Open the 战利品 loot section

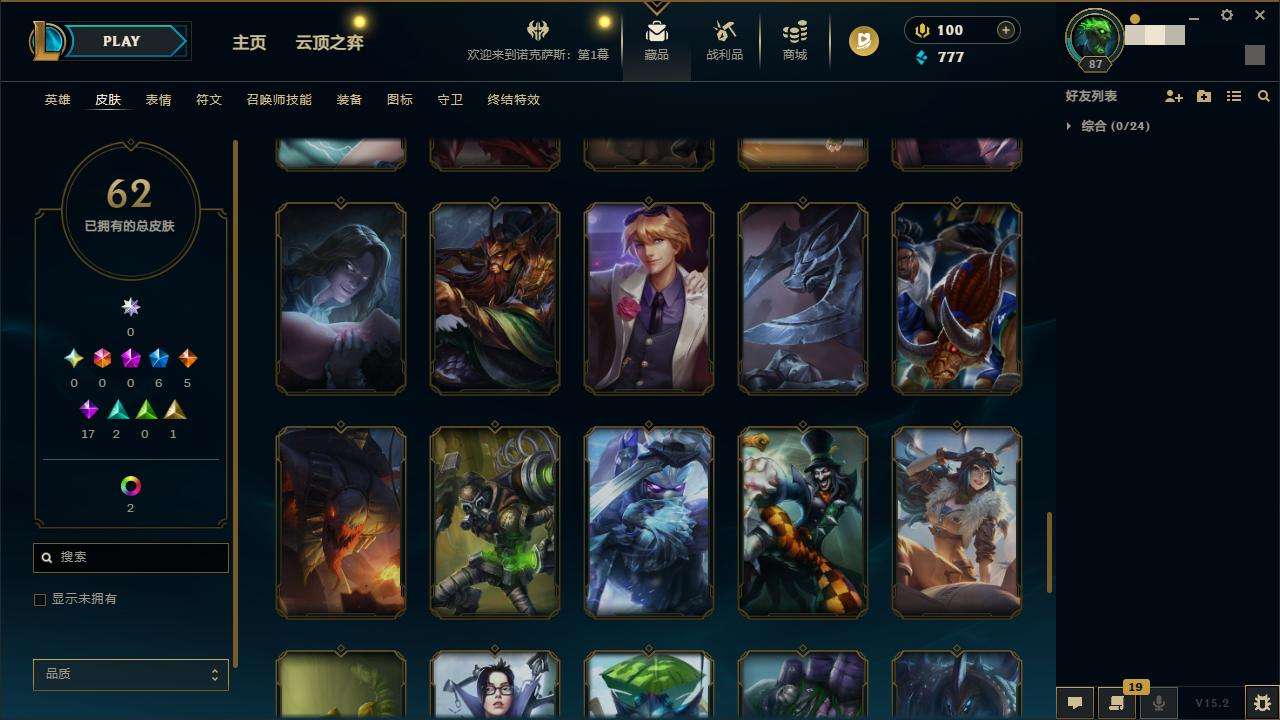tap(724, 42)
